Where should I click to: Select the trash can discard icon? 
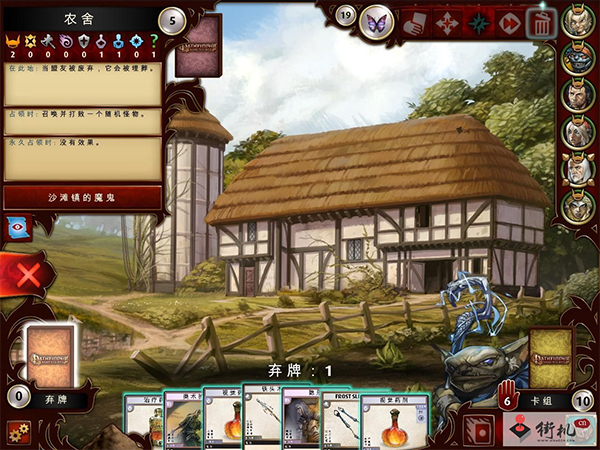[540, 22]
